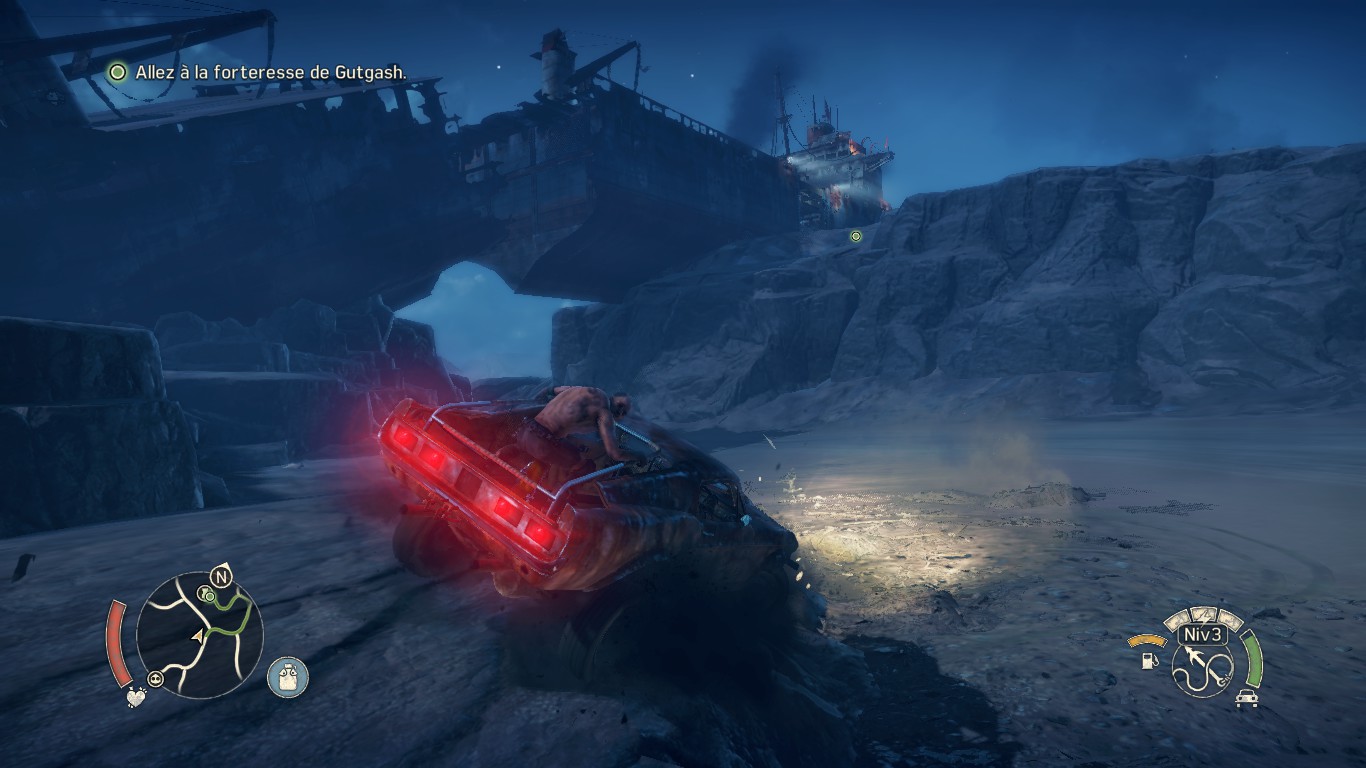Screen dimensions: 1366x768
Task: Click the north compass indicator
Action: click(x=221, y=576)
